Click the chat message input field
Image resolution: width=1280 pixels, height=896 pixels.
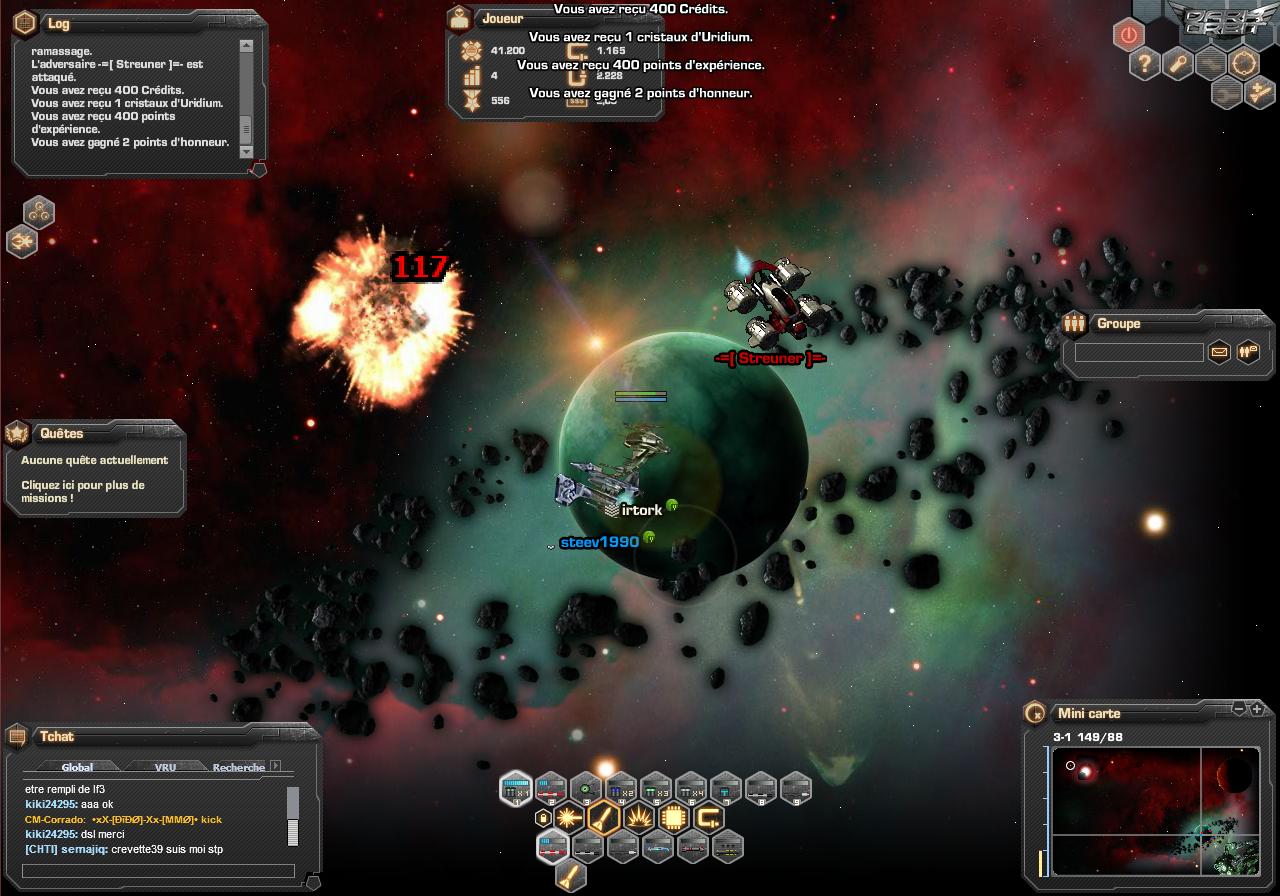click(x=158, y=871)
